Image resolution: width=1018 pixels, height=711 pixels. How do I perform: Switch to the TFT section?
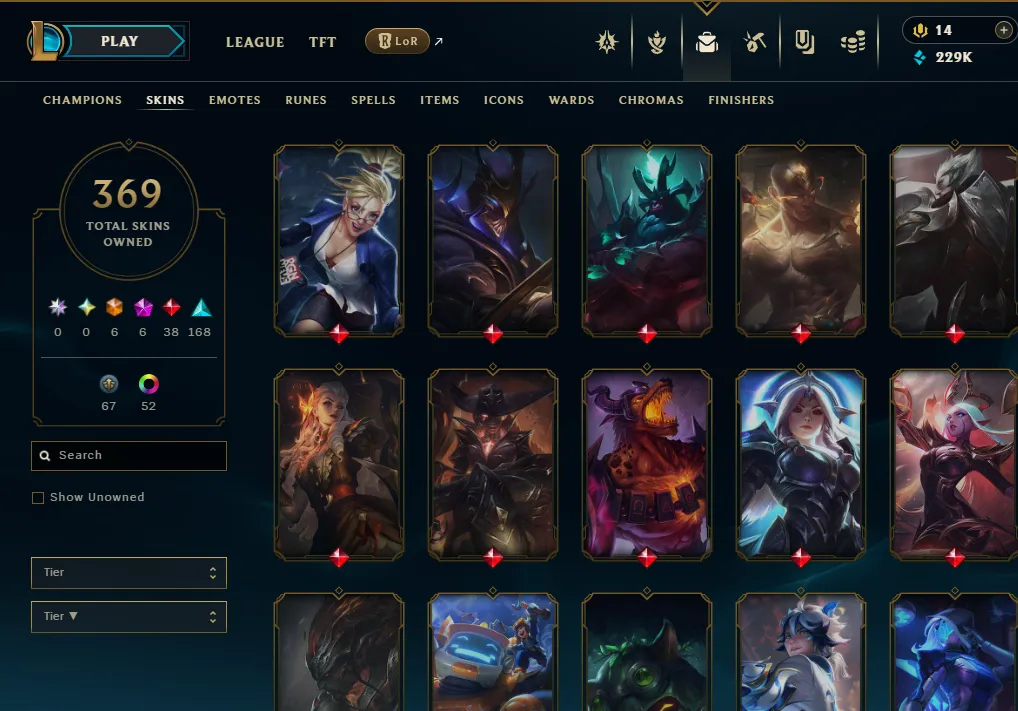(322, 42)
